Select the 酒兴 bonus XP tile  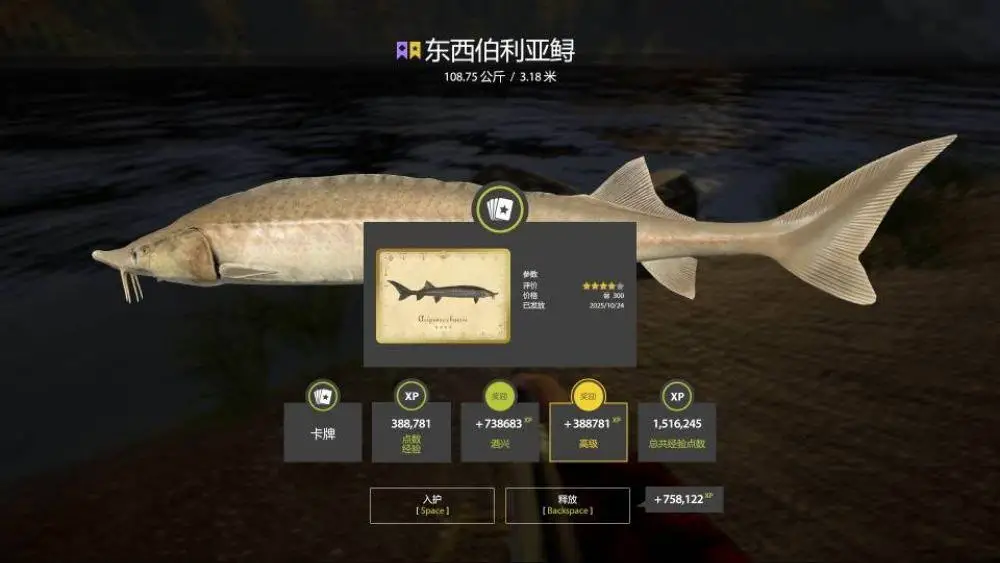tap(499, 432)
